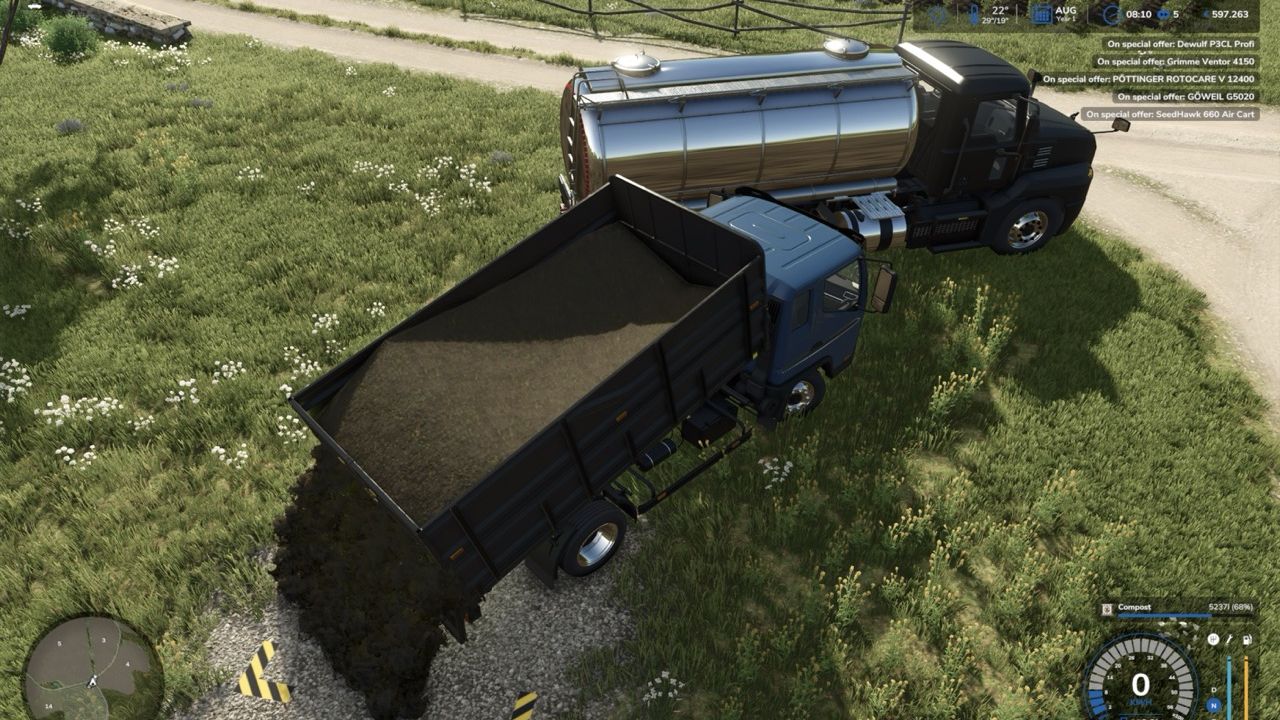Select the thermometer weather icon
Viewport: 1280px width, 720px height.
click(x=974, y=14)
